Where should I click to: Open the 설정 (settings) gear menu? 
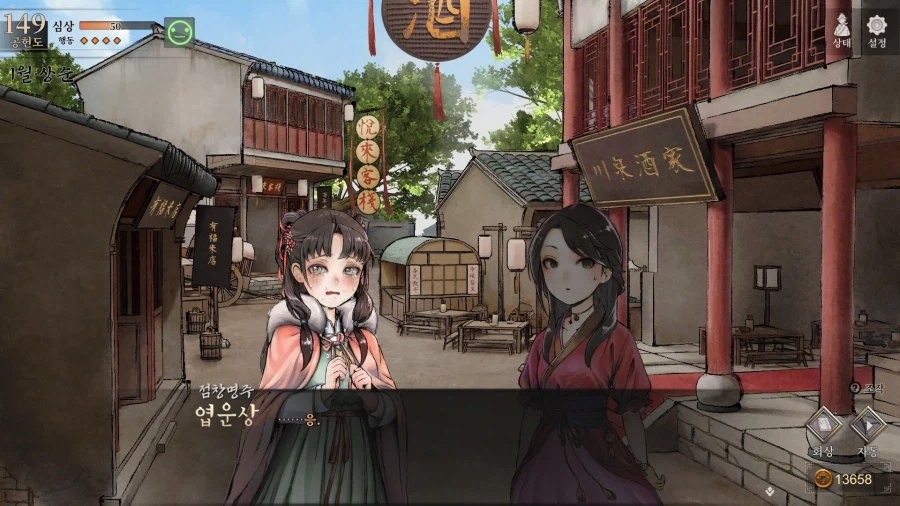877,30
